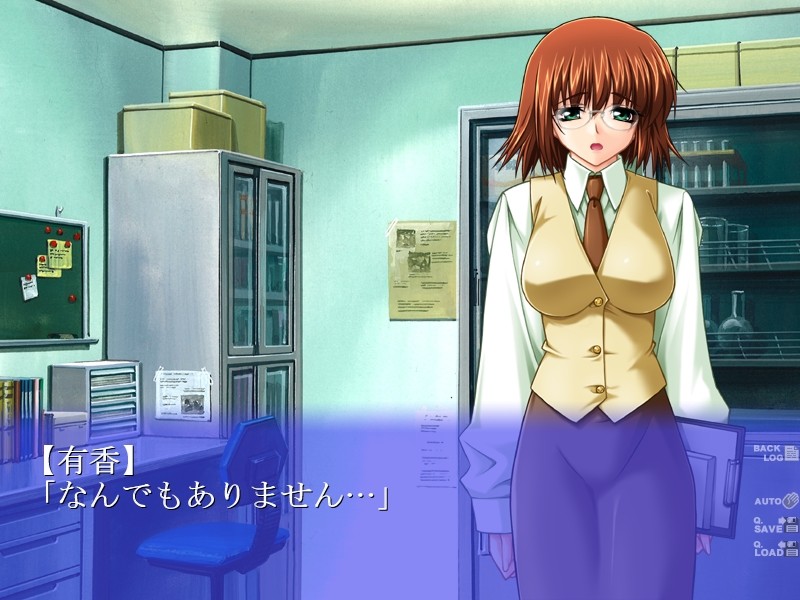Toggle Auto mode
The width and height of the screenshot is (800, 600).
[x=773, y=498]
